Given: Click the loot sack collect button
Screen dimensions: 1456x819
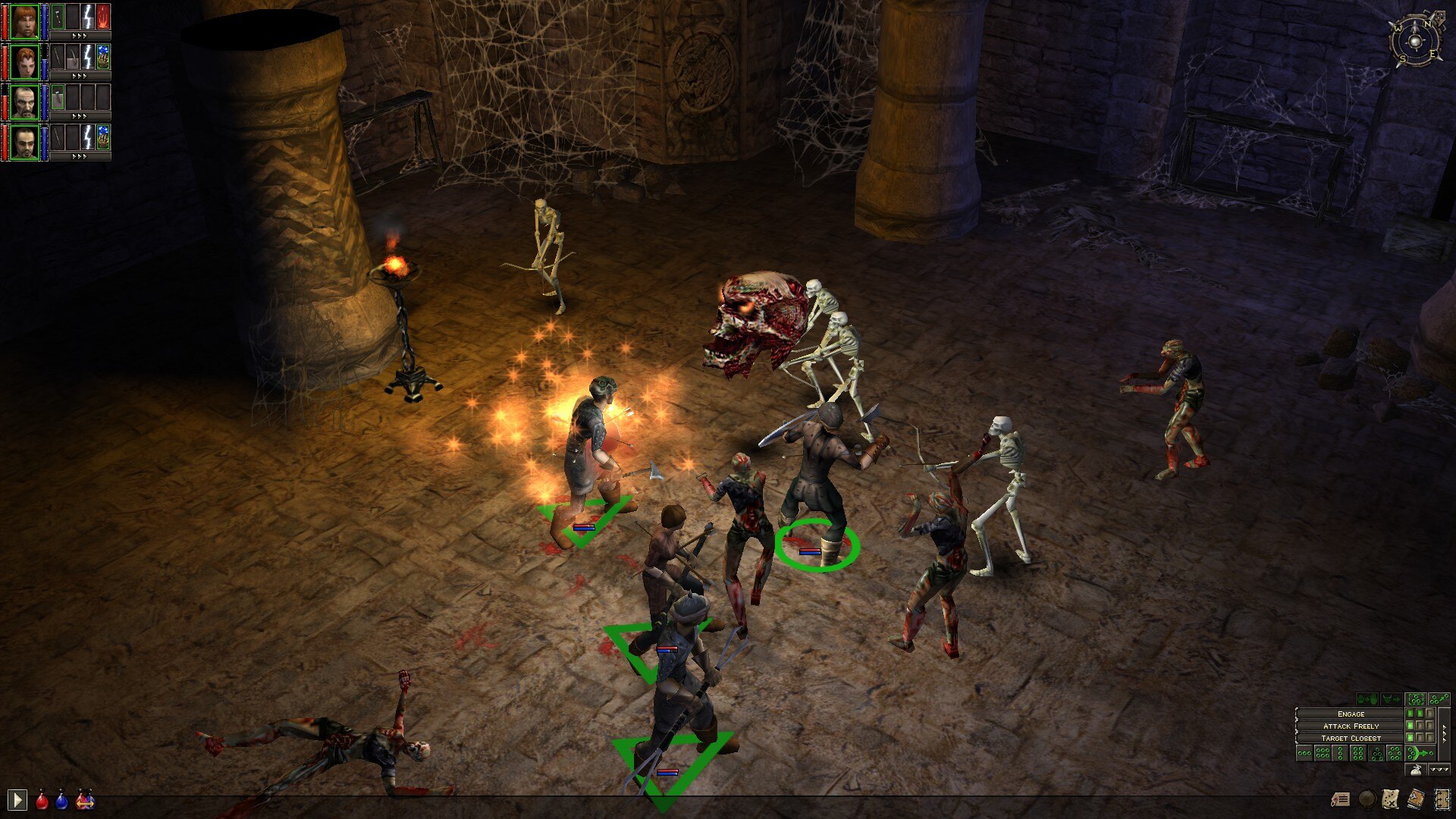Looking at the screenshot, I should (x=1415, y=770).
